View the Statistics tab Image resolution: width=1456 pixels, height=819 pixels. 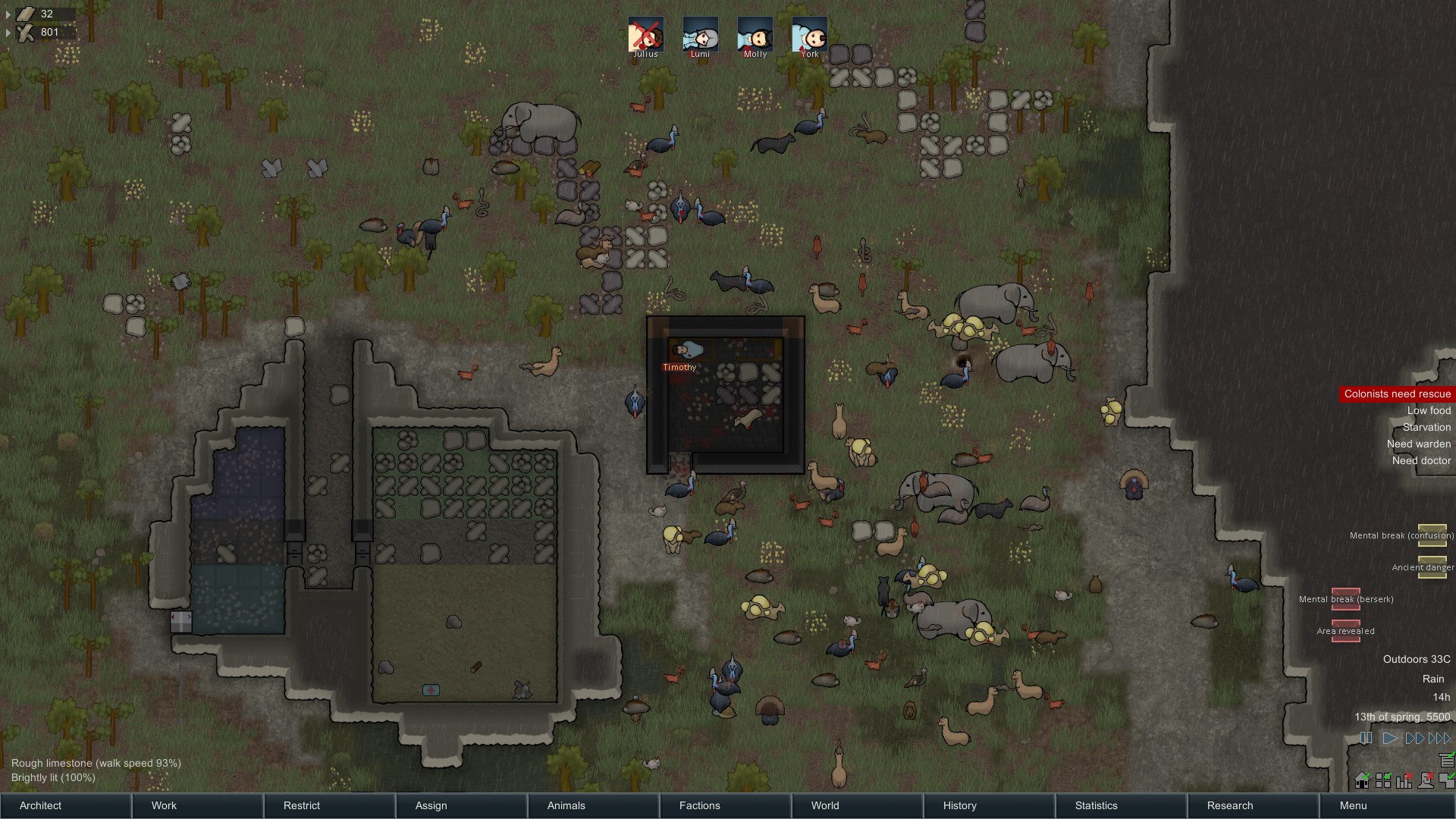point(1097,805)
